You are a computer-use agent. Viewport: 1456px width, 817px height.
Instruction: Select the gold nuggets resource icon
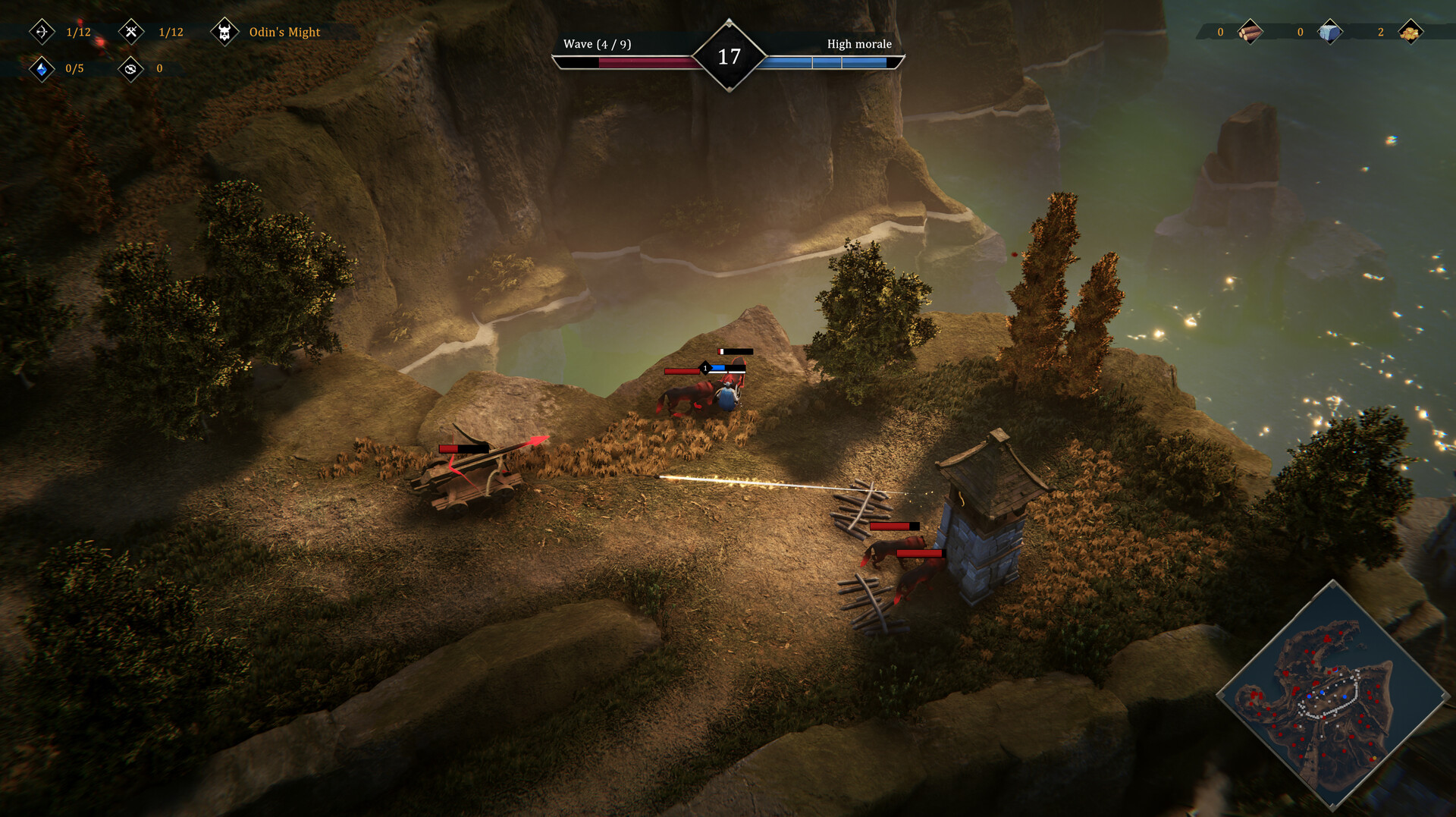point(1412,32)
